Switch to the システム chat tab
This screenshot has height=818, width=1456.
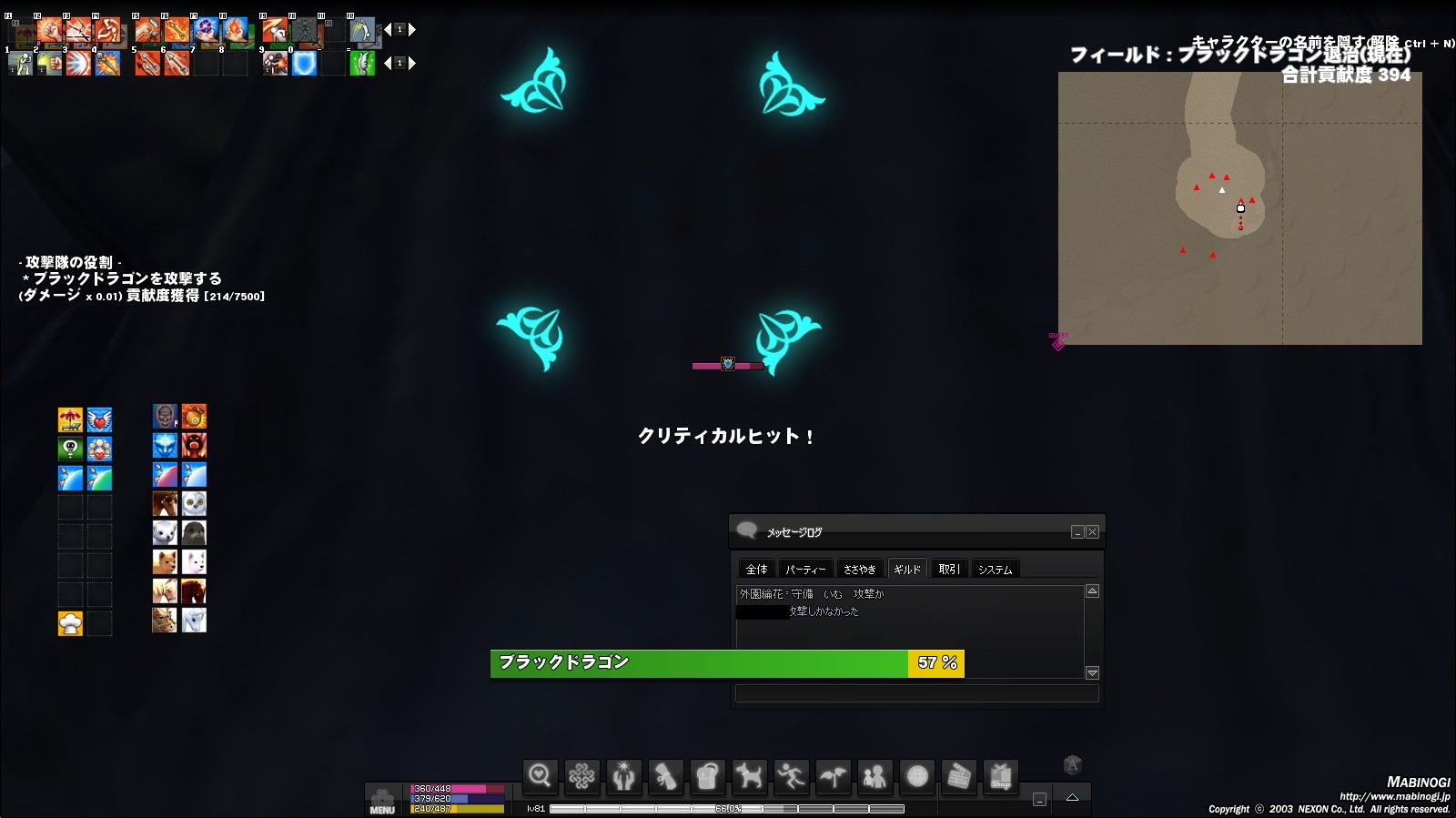(x=997, y=568)
